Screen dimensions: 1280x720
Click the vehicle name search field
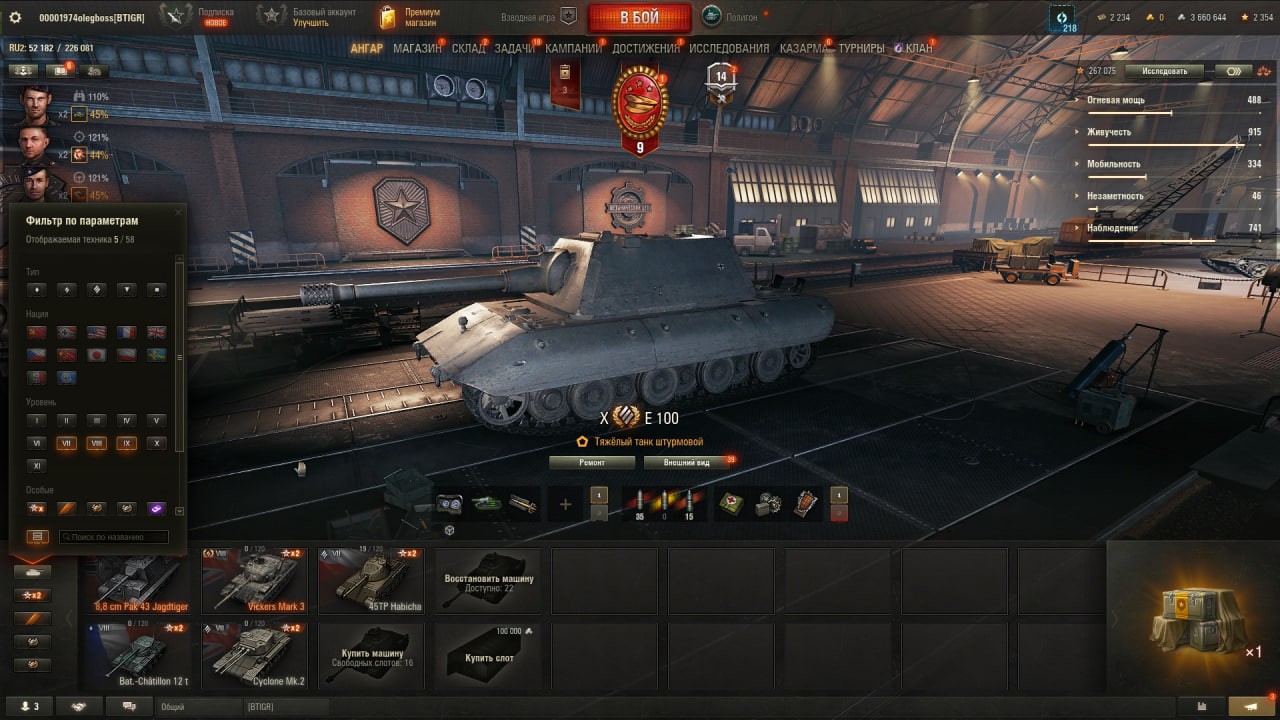pos(113,537)
